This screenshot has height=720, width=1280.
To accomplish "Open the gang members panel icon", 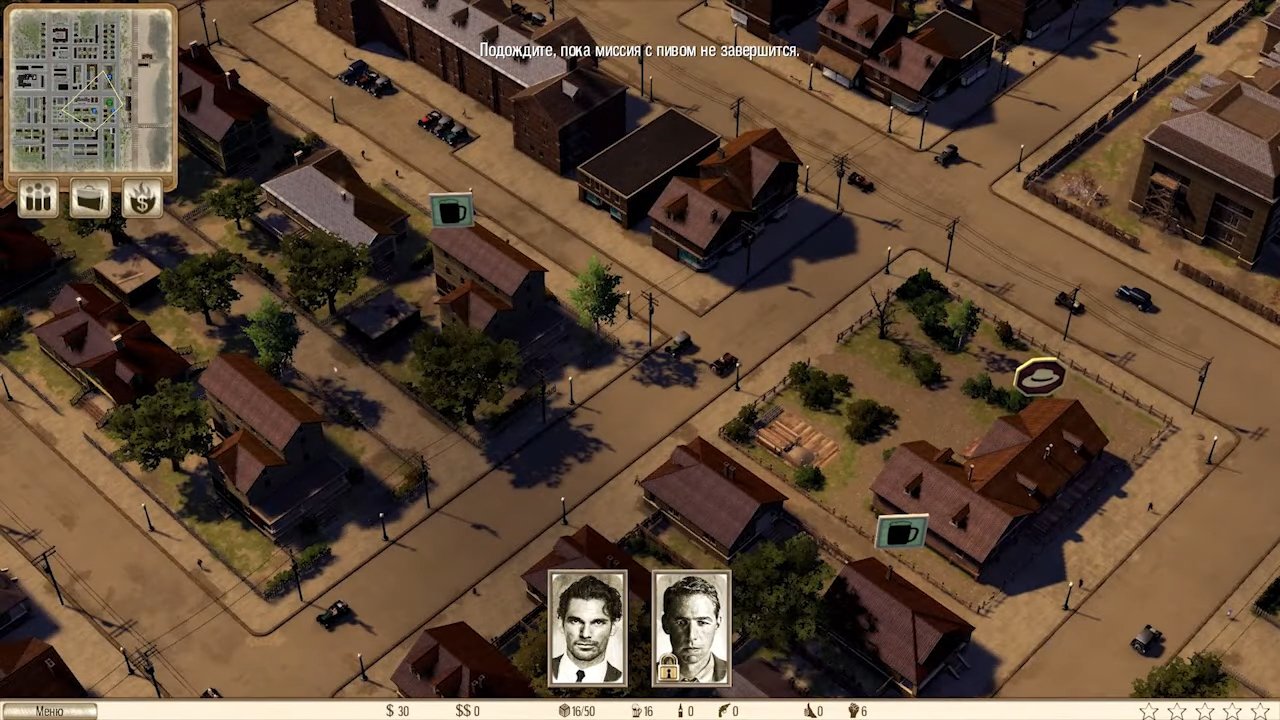I will (x=38, y=198).
